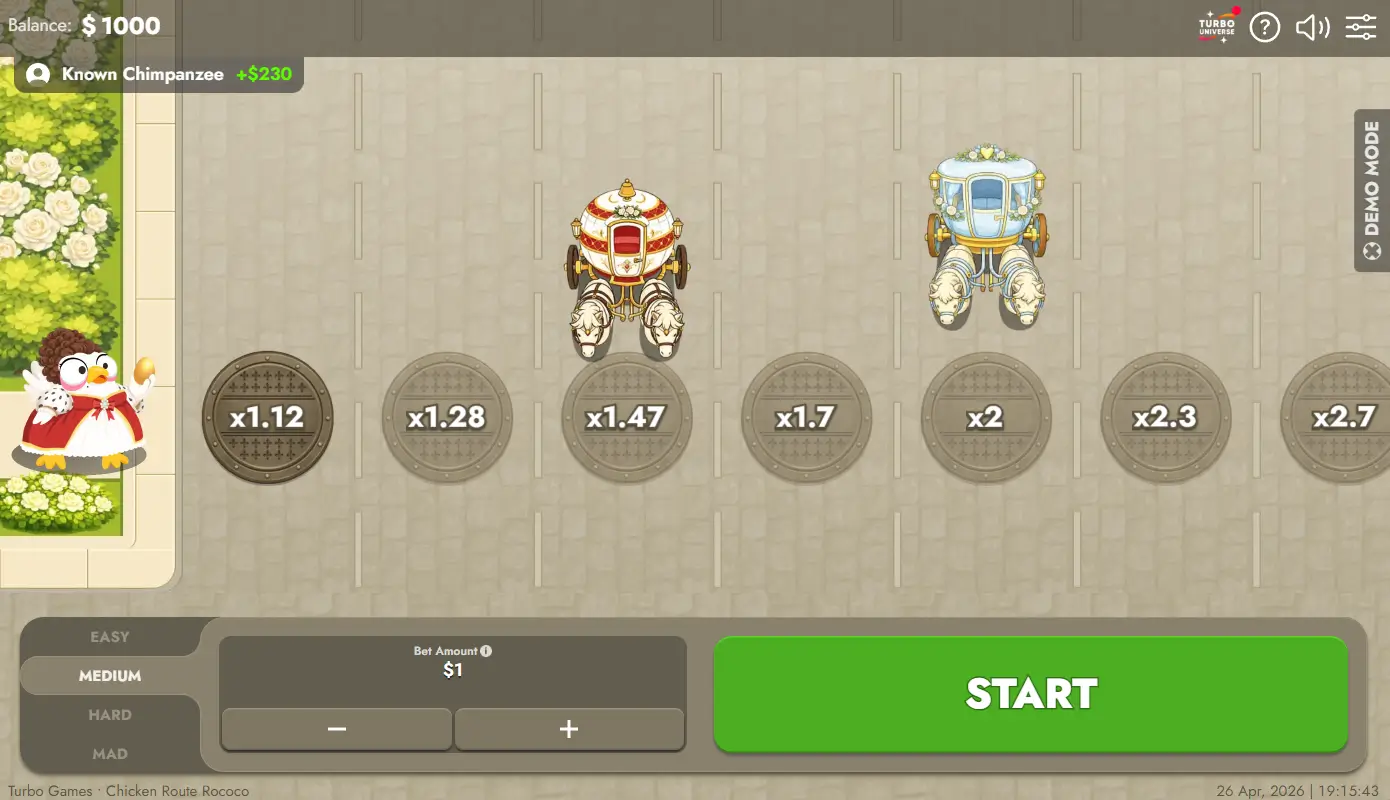Open the Turbo Universe menu
The image size is (1390, 800).
tap(1215, 26)
